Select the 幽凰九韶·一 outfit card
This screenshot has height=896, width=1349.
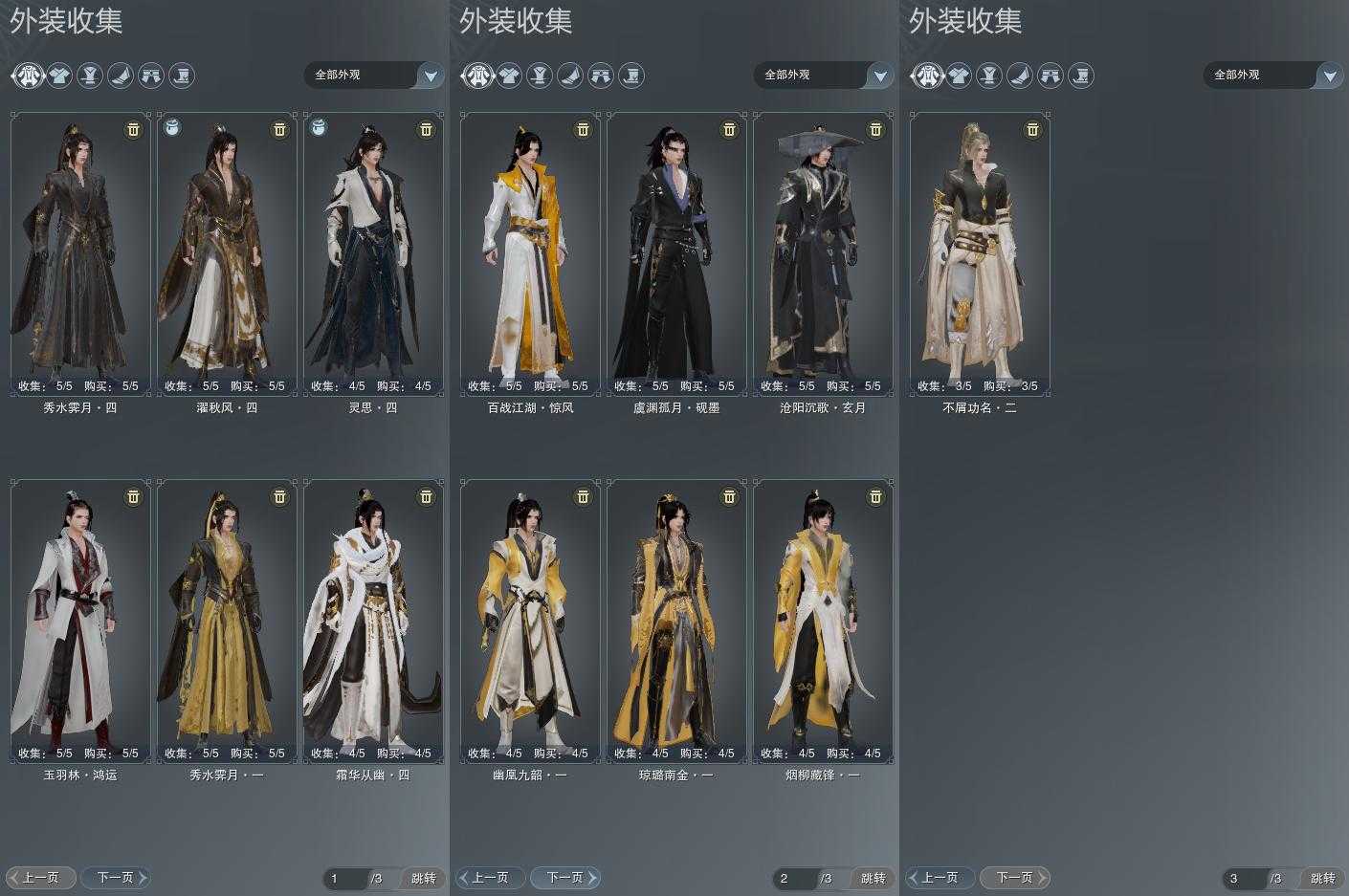(530, 622)
